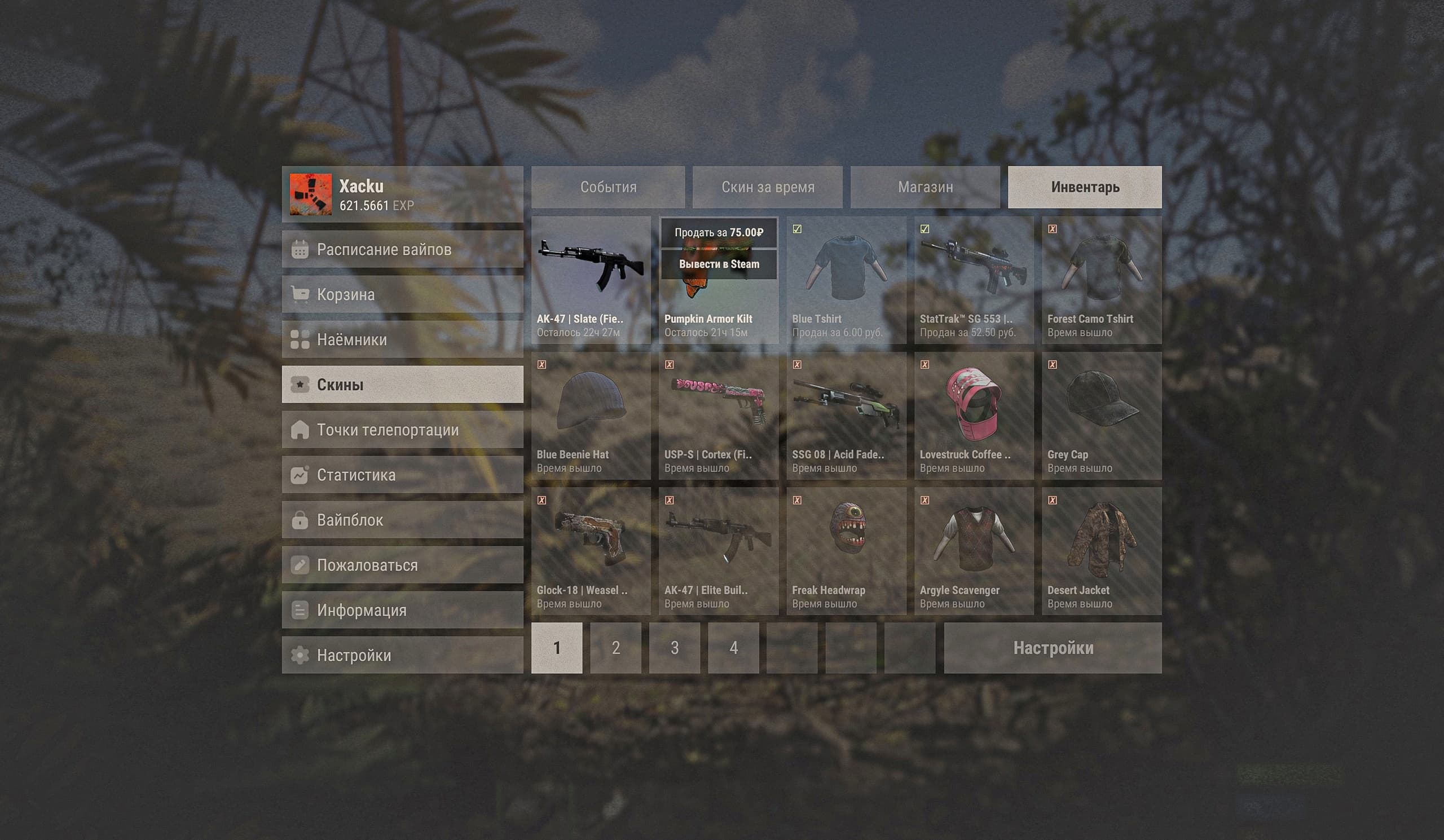Open the Расписание вайпов calendar icon
The width and height of the screenshot is (1444, 840).
coord(300,250)
